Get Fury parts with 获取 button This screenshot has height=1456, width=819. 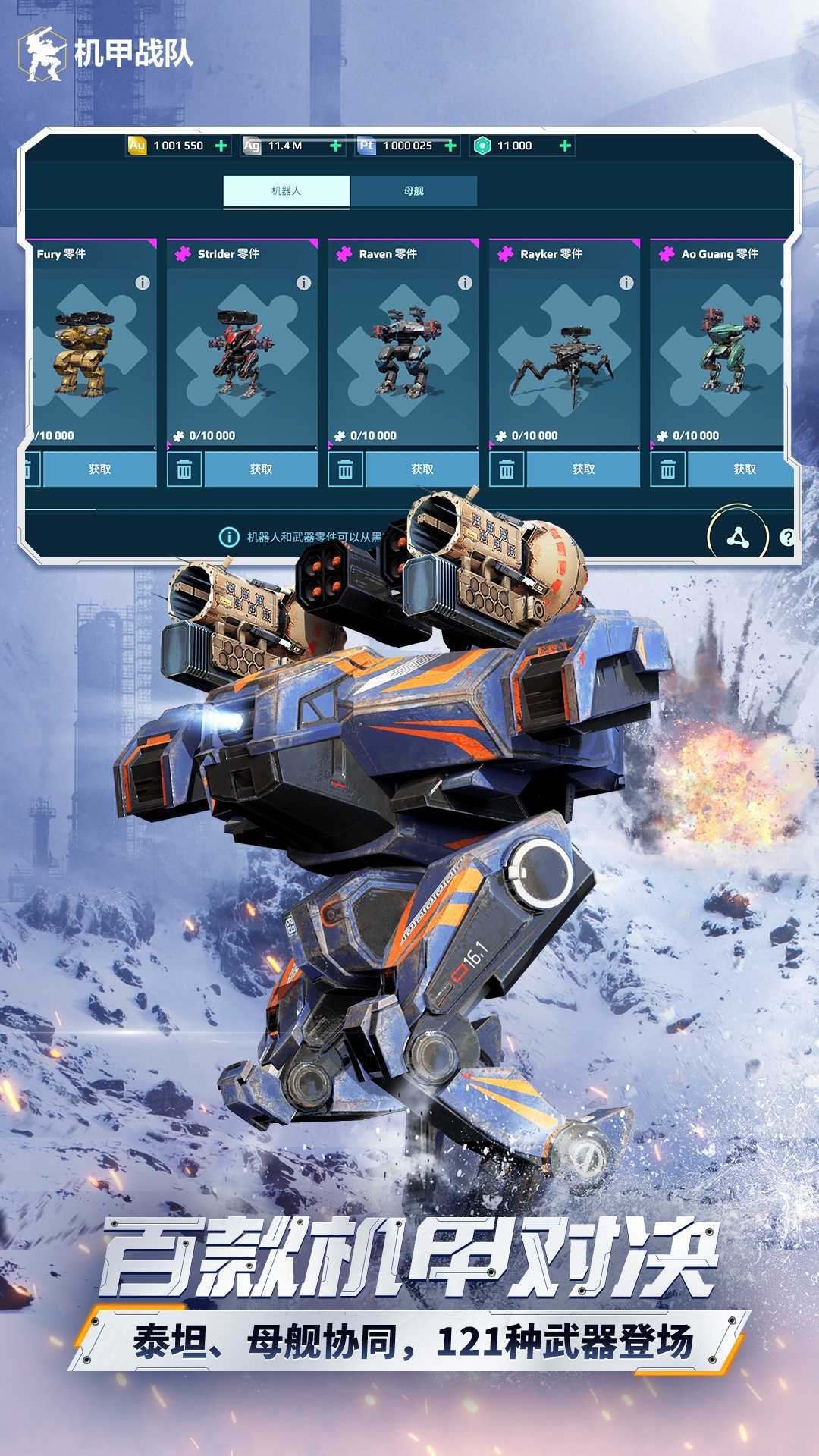coord(99,469)
